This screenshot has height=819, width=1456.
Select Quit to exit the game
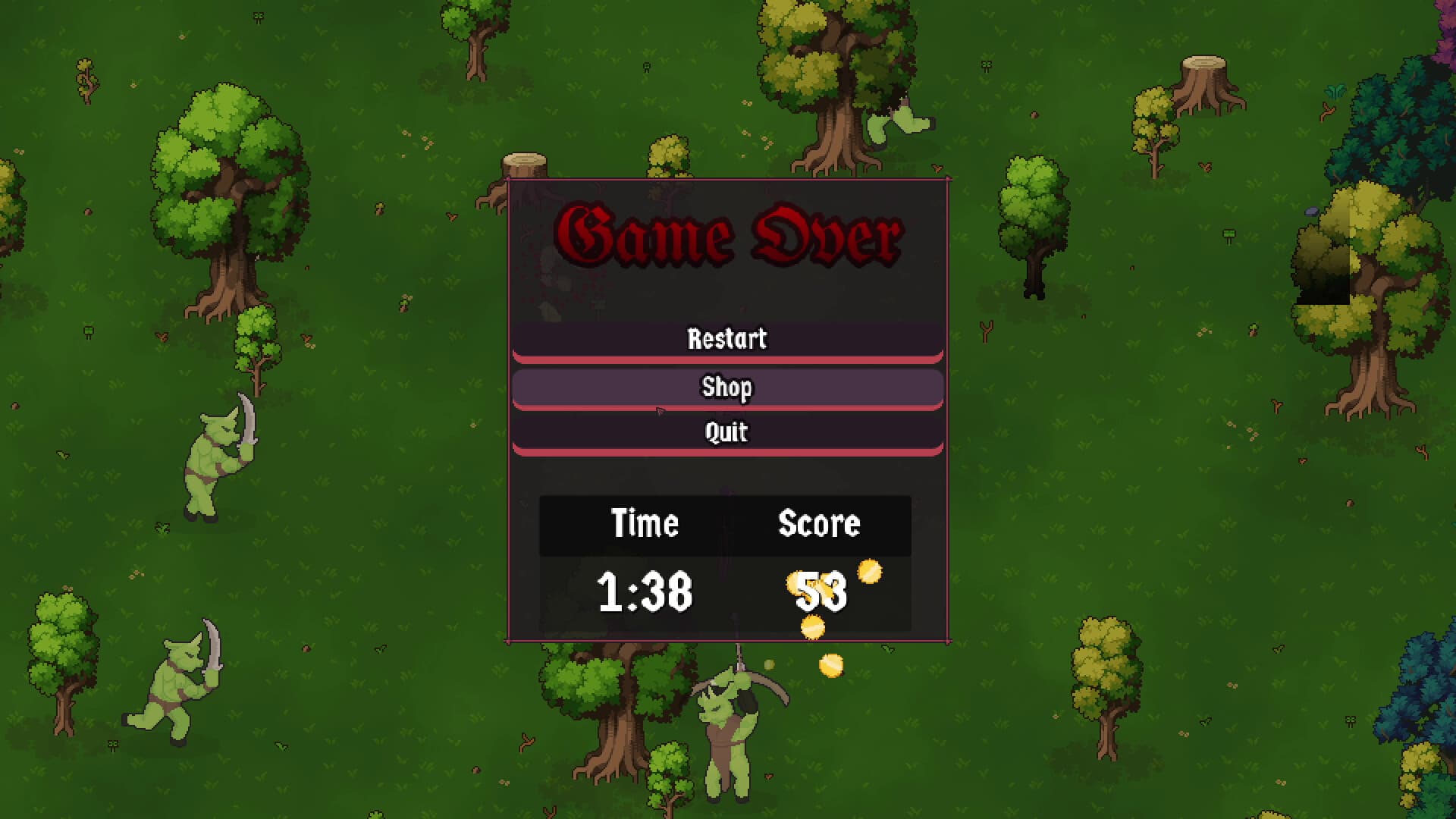(x=726, y=432)
